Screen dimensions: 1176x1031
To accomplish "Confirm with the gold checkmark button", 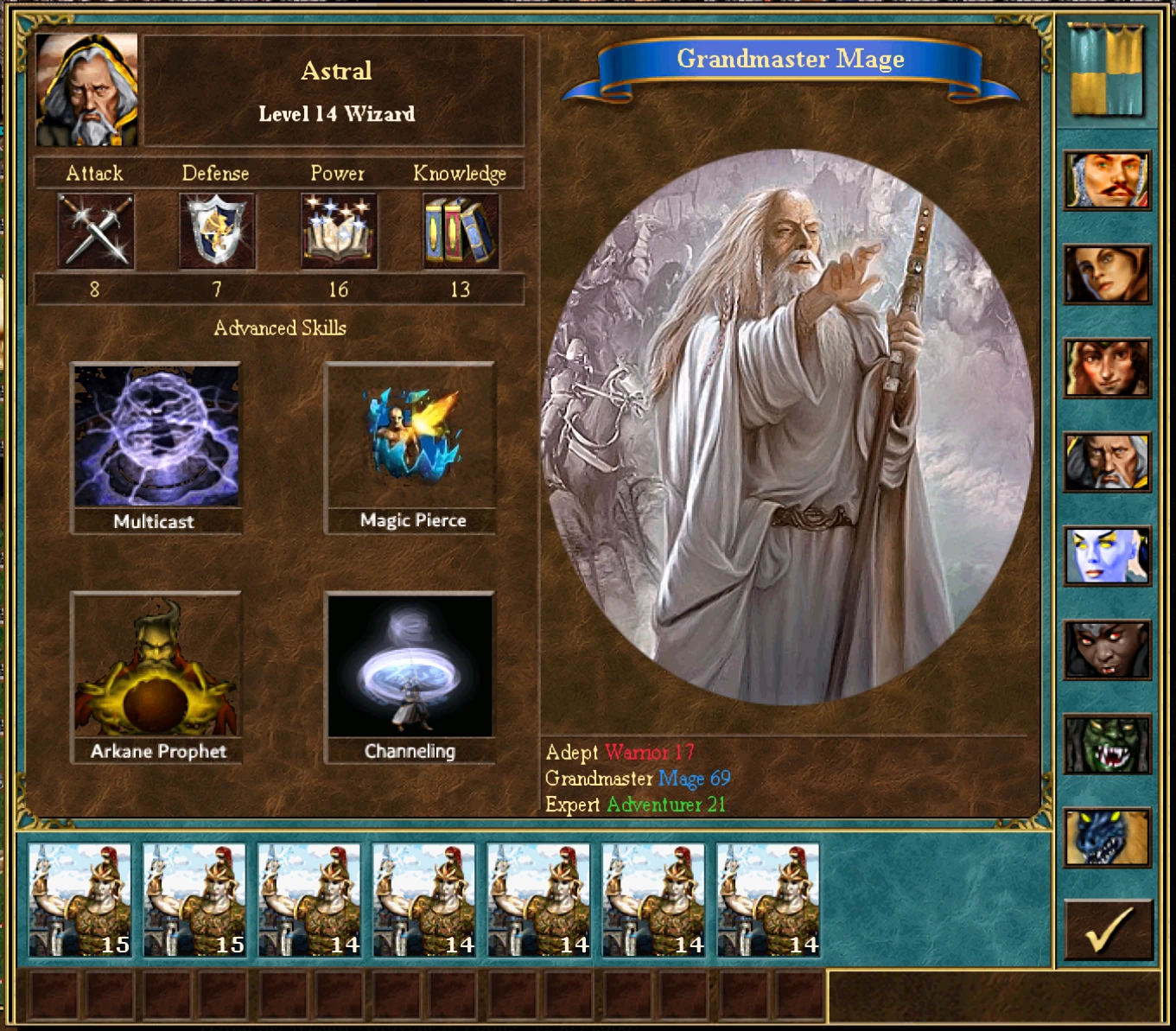I will click(x=1109, y=929).
